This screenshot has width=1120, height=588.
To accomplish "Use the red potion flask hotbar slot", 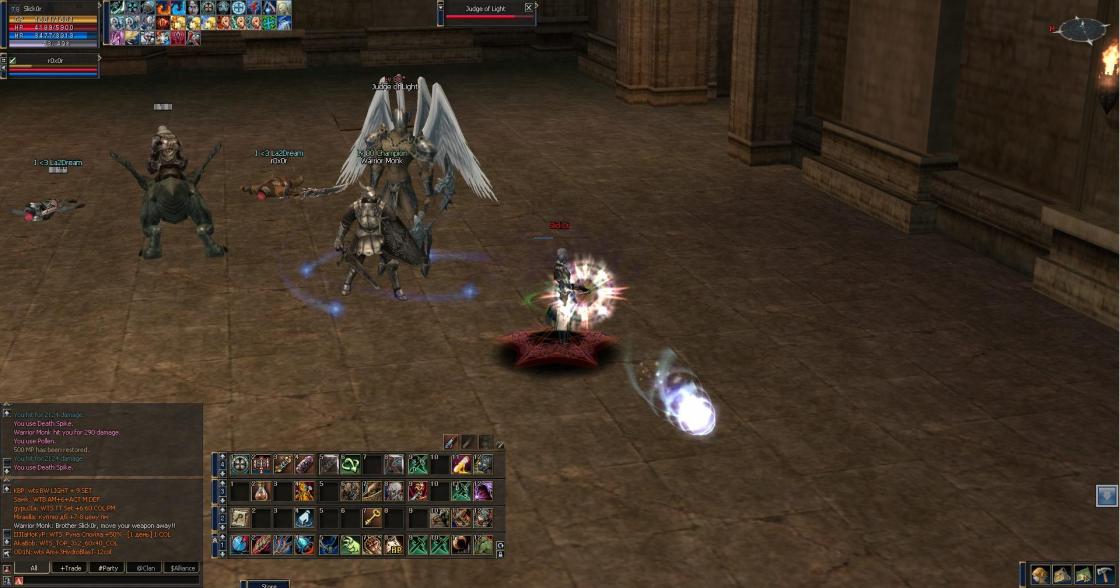I will coord(261,491).
